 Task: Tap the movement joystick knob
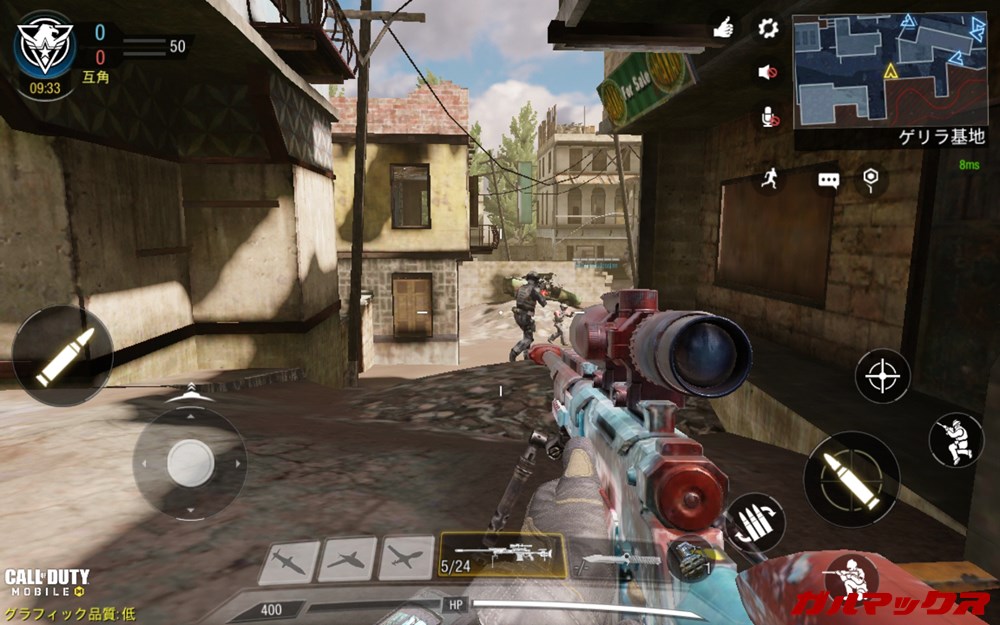[189, 463]
